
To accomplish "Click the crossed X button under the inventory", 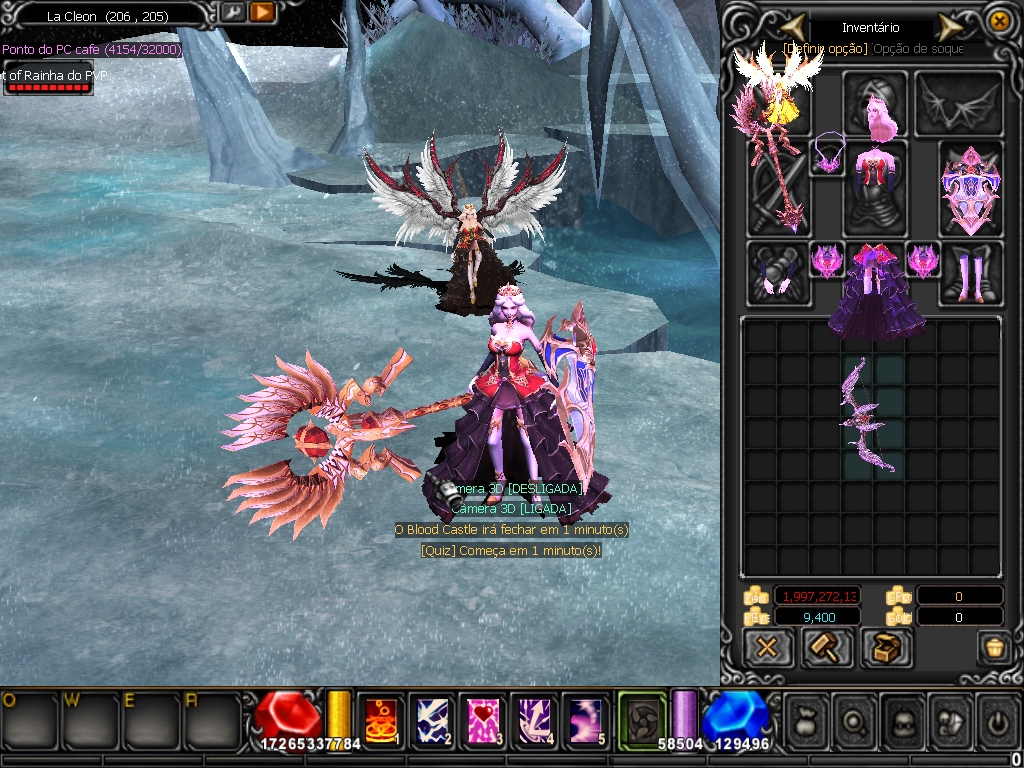I will pyautogui.click(x=768, y=648).
